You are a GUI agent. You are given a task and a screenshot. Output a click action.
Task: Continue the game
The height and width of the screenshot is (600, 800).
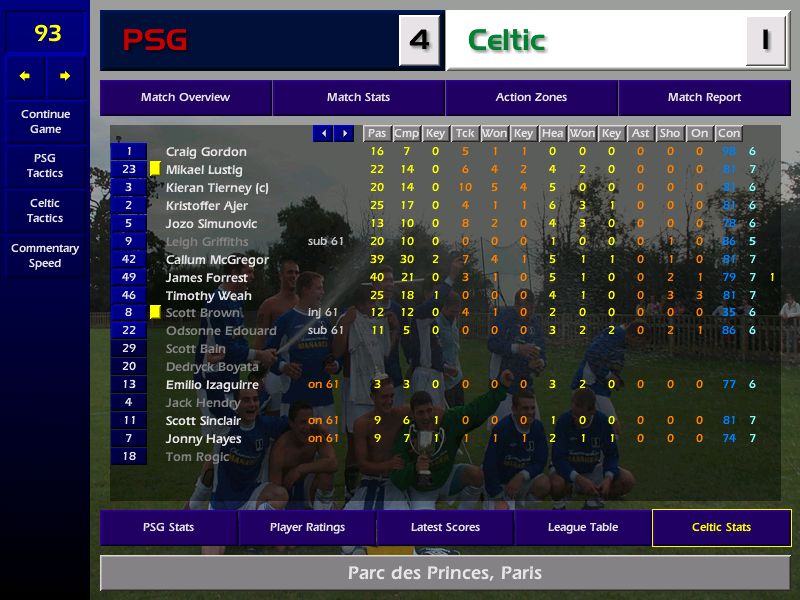(x=45, y=122)
